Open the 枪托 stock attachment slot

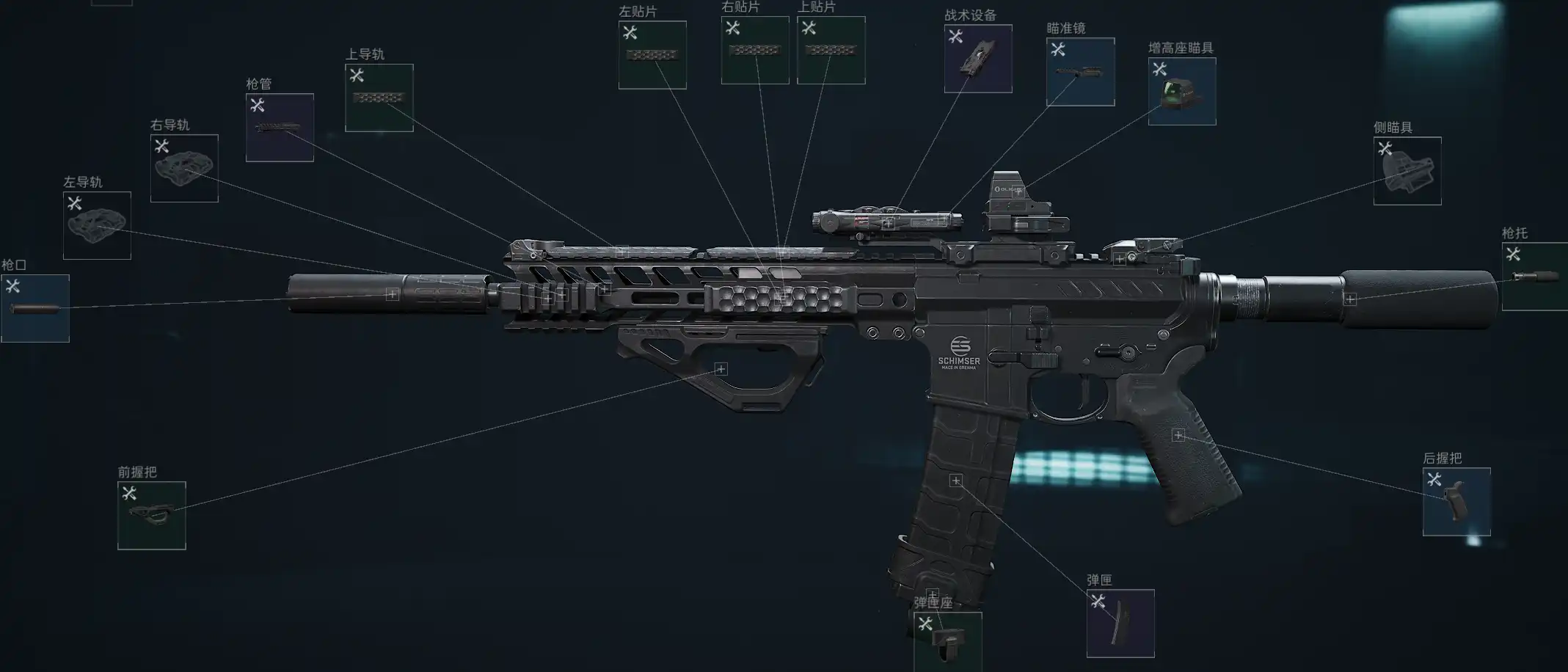1535,277
